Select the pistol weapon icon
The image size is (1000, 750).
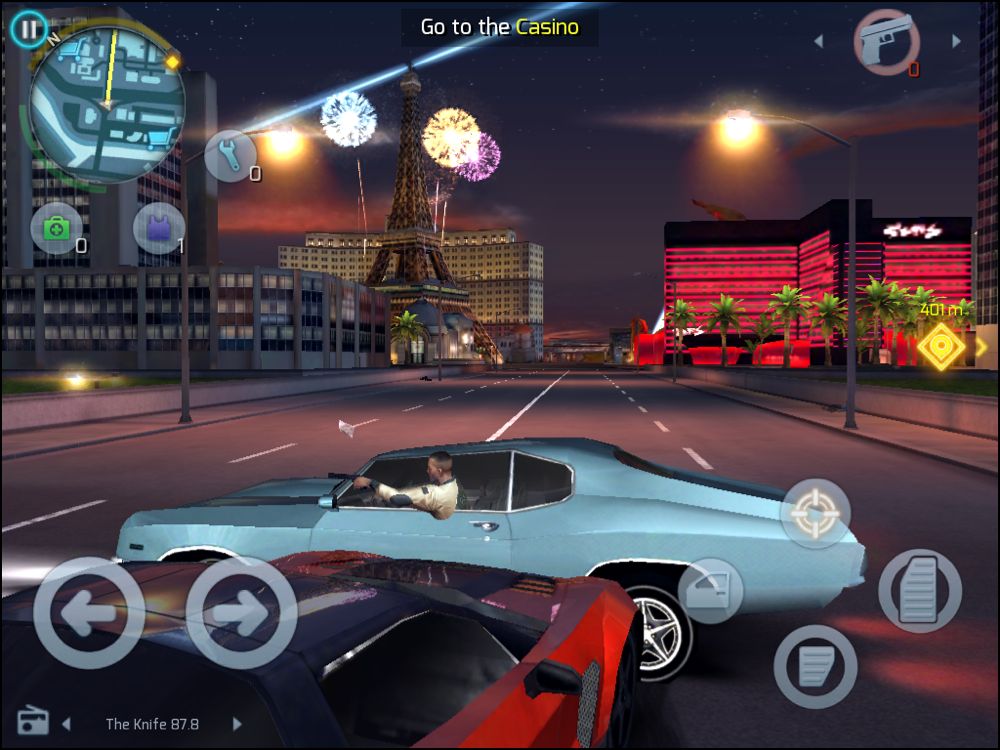(x=886, y=42)
